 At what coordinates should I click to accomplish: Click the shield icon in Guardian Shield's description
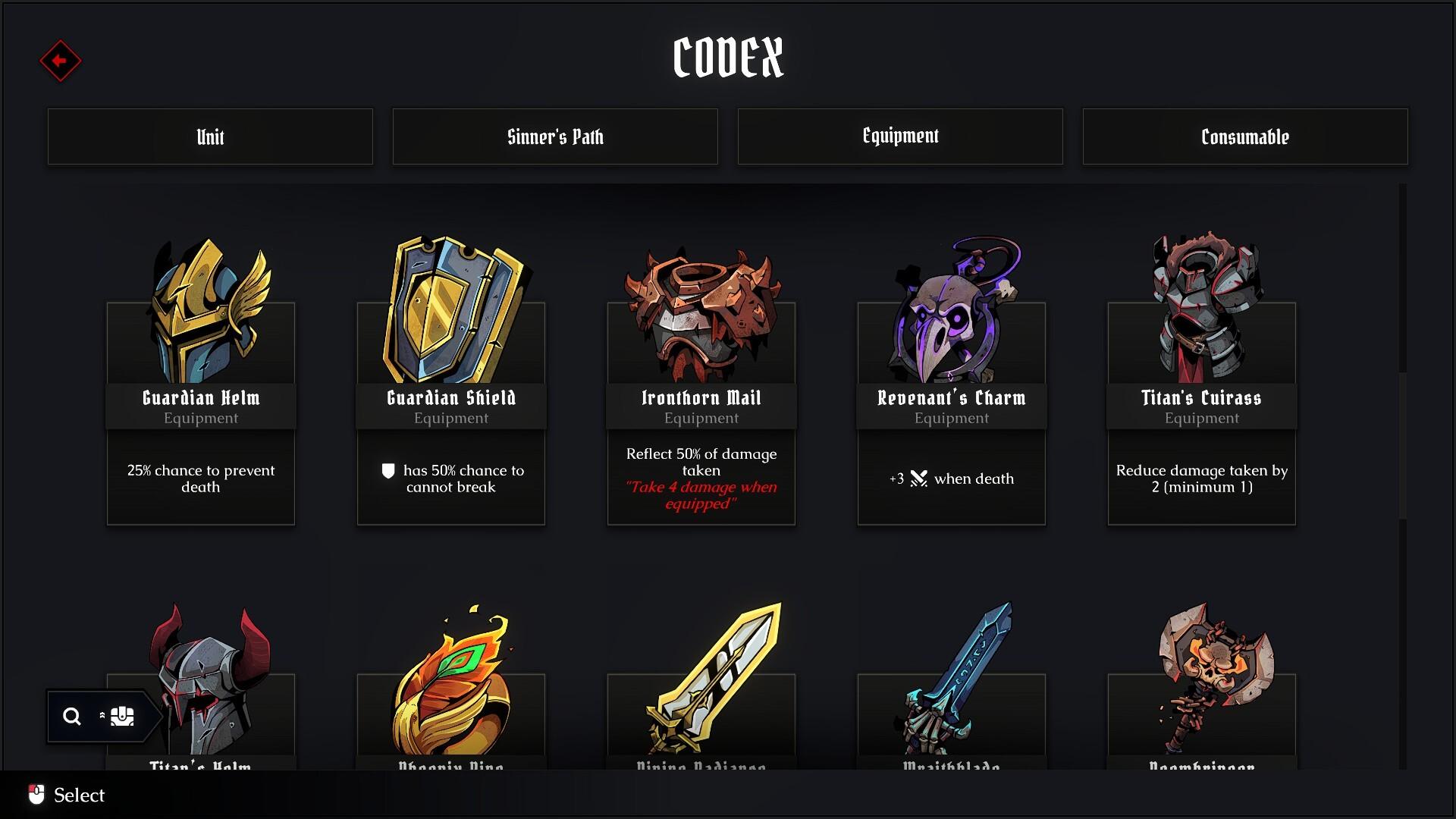(388, 471)
